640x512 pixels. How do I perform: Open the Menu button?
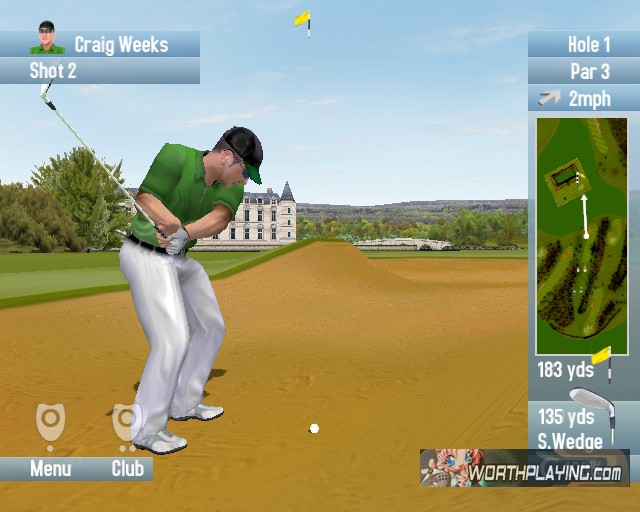(50, 468)
